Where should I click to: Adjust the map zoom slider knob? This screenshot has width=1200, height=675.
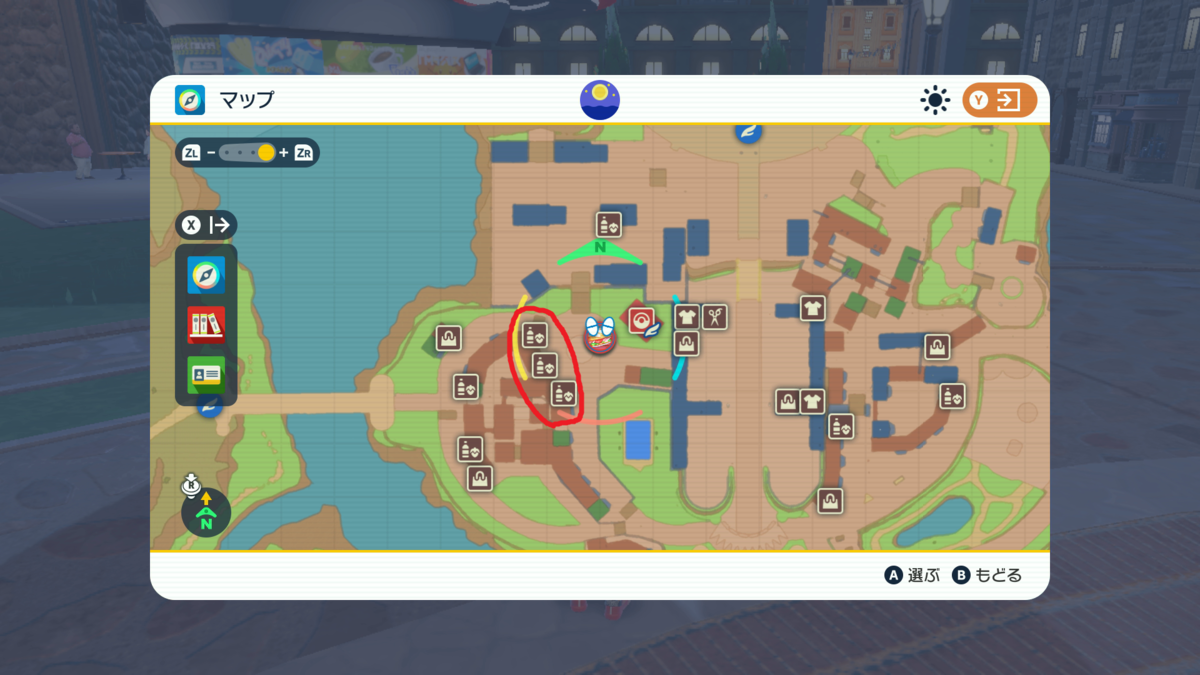(266, 153)
